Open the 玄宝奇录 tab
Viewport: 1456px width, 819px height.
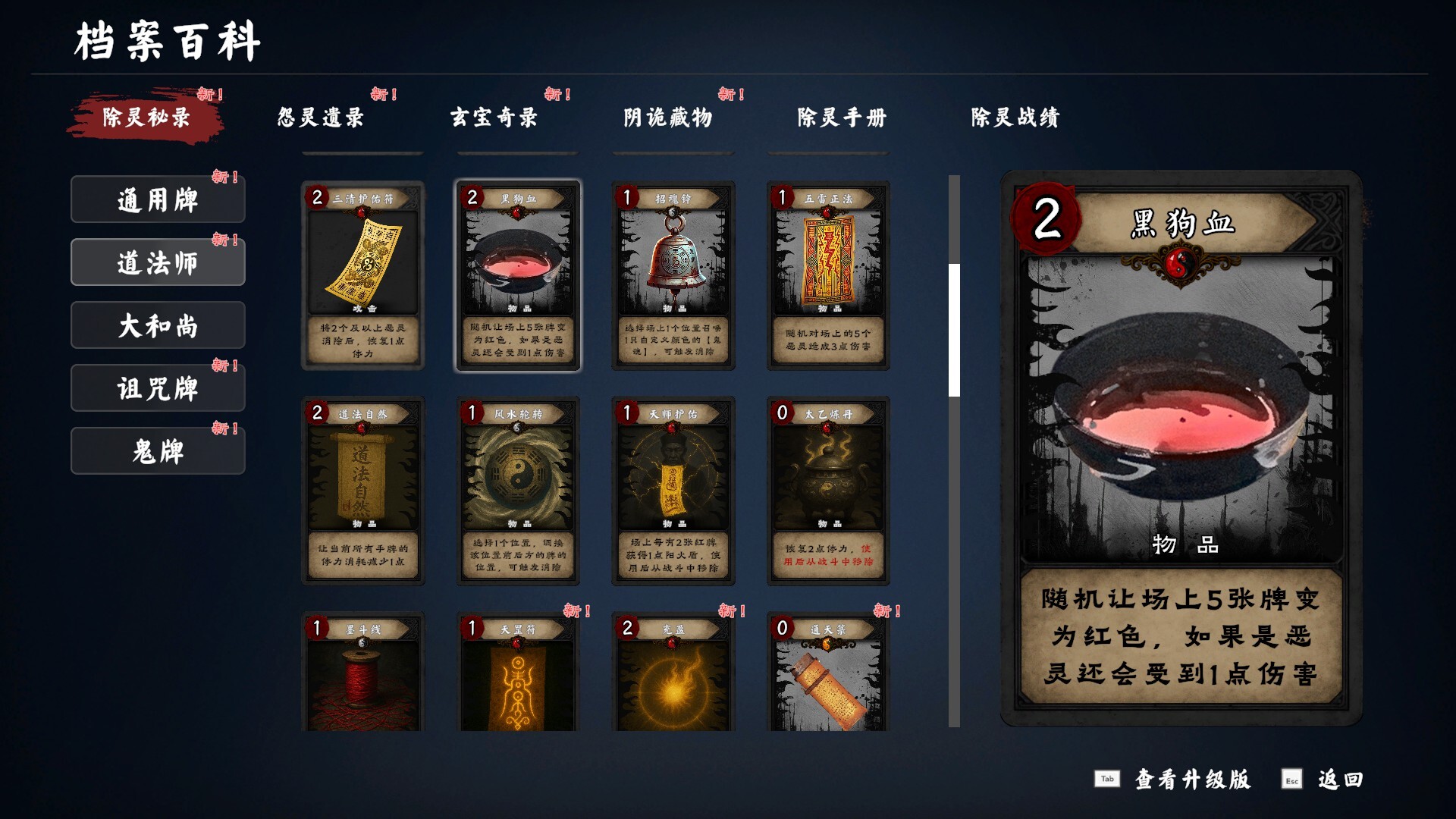(494, 118)
